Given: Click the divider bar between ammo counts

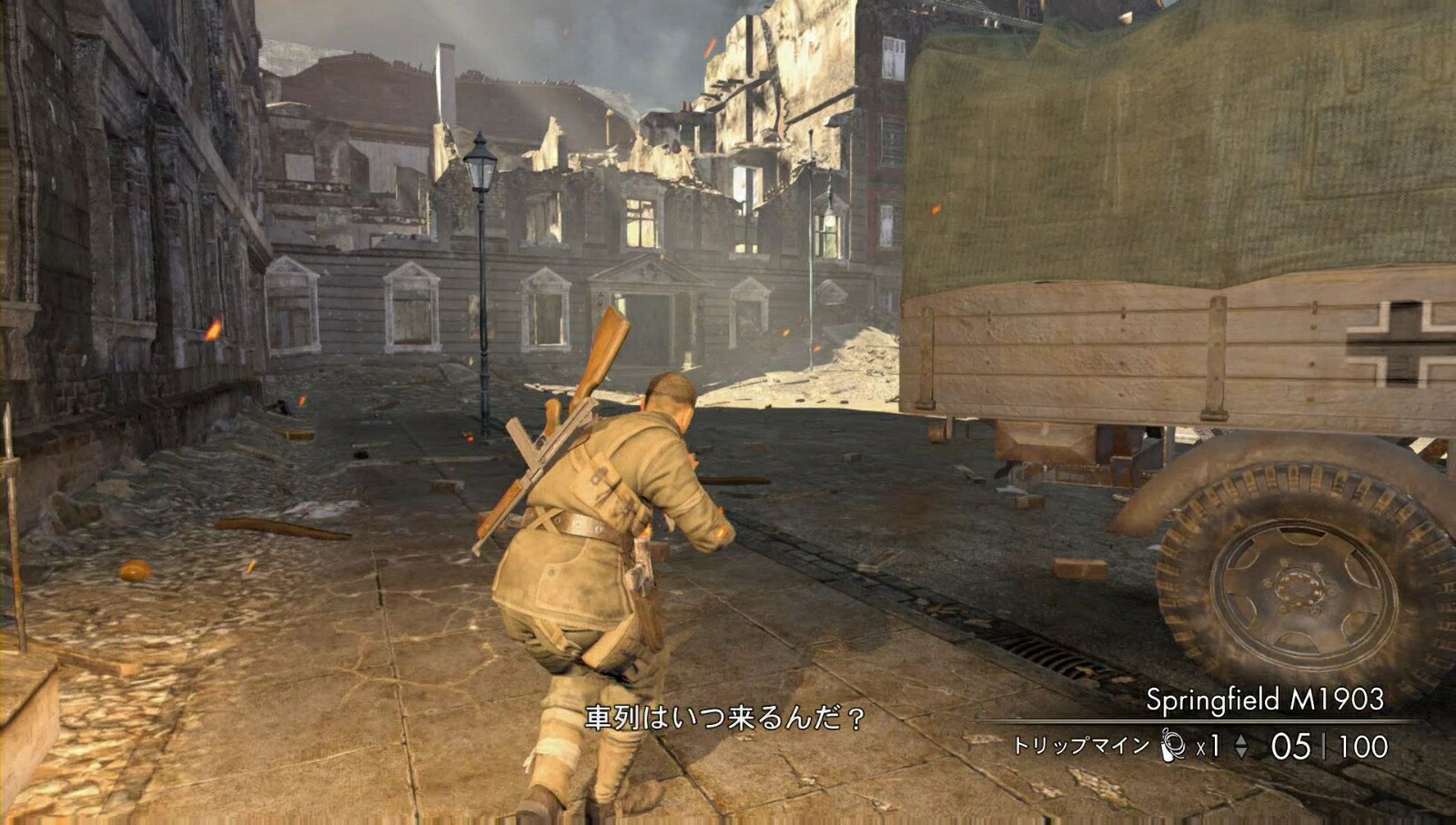Looking at the screenshot, I should 1325,747.
